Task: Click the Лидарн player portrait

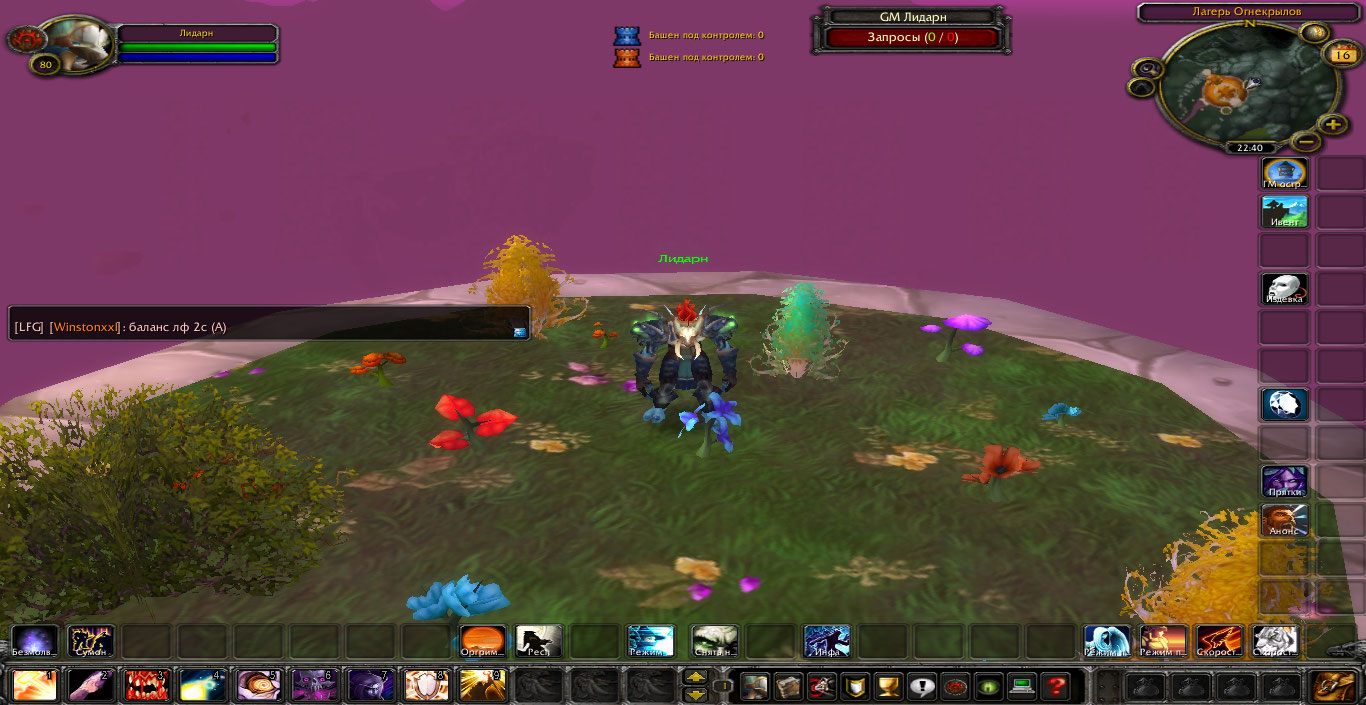Action: tap(77, 42)
